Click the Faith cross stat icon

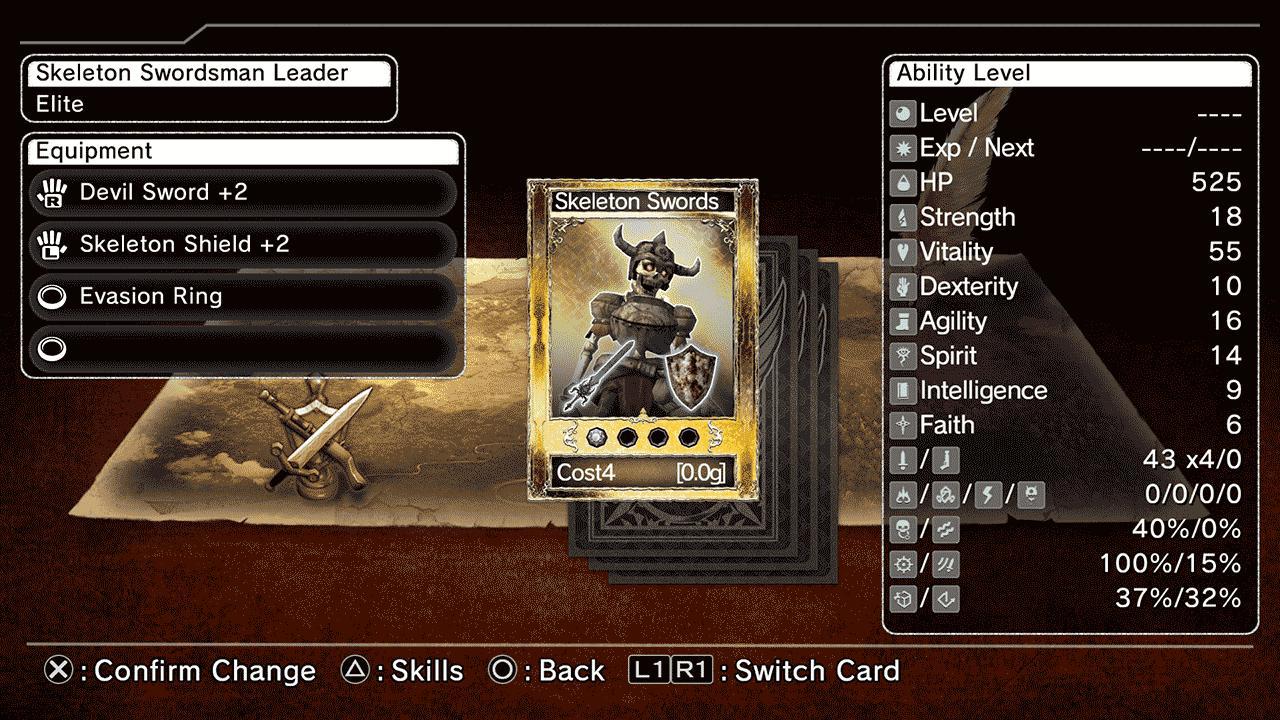(903, 425)
